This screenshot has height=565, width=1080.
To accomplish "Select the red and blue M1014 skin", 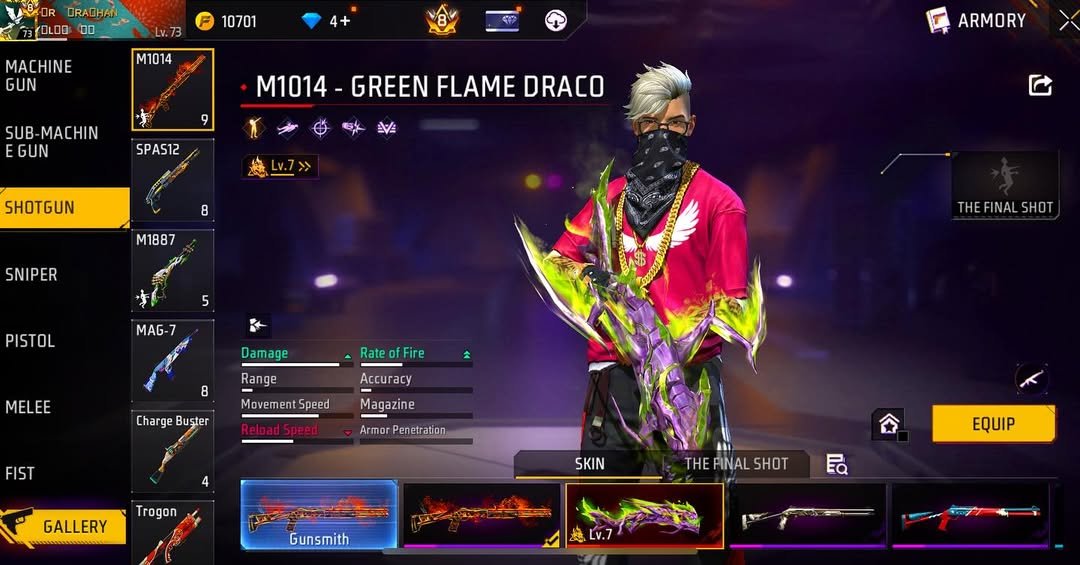I will 970,515.
